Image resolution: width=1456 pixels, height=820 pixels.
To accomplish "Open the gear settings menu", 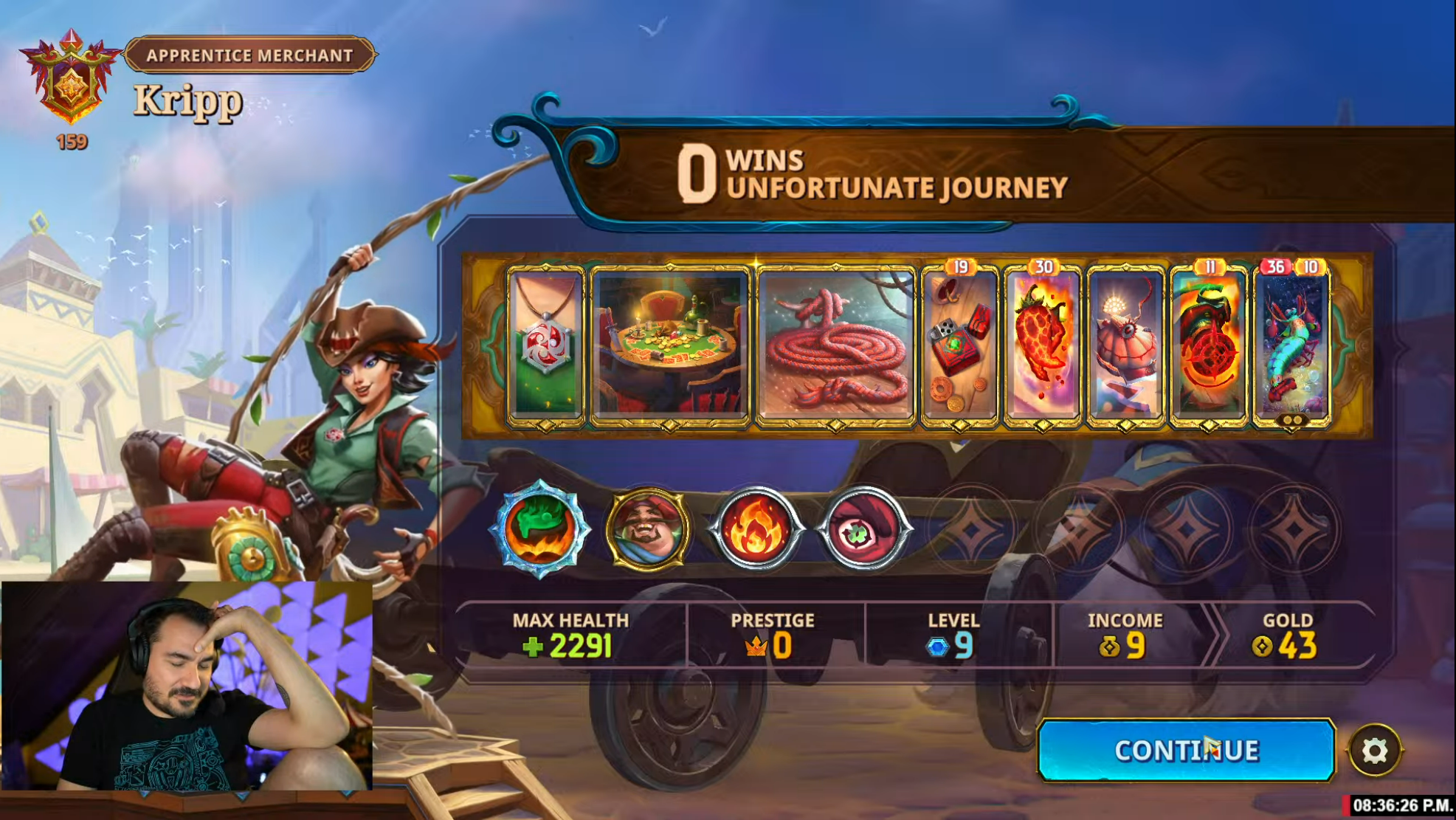I will pyautogui.click(x=1374, y=751).
